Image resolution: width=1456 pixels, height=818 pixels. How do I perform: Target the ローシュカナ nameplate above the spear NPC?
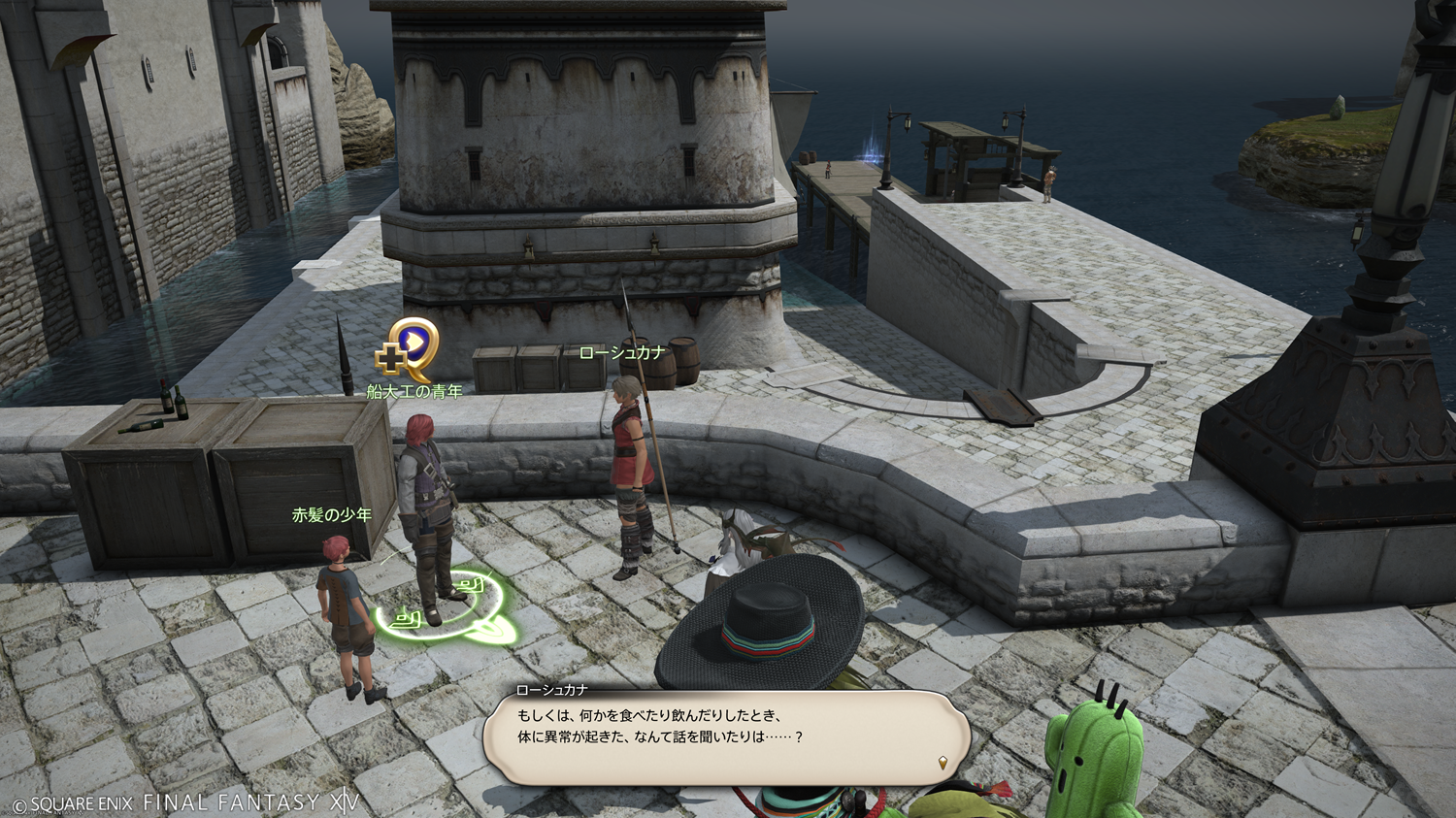622,353
